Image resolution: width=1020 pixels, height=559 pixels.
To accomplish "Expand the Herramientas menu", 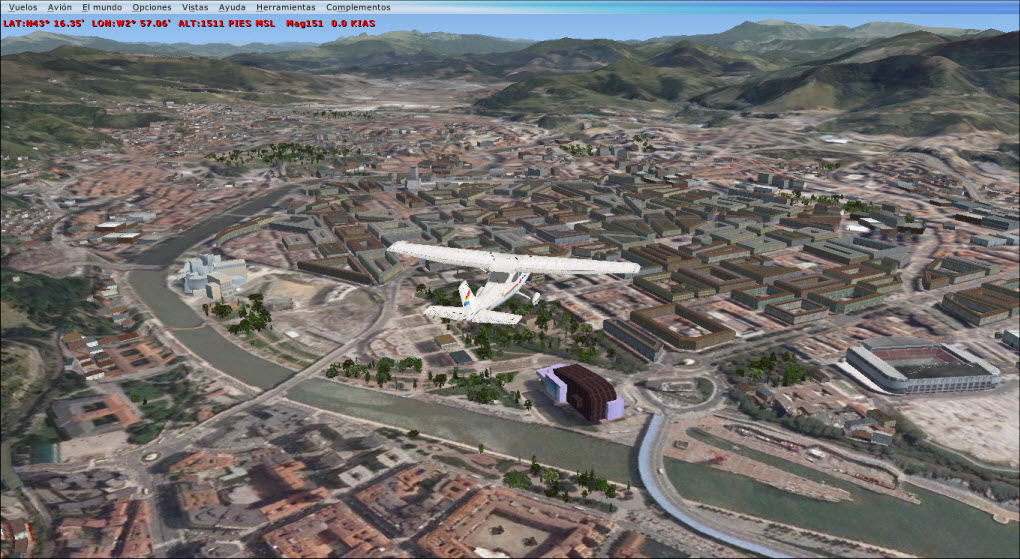I will pyautogui.click(x=285, y=7).
